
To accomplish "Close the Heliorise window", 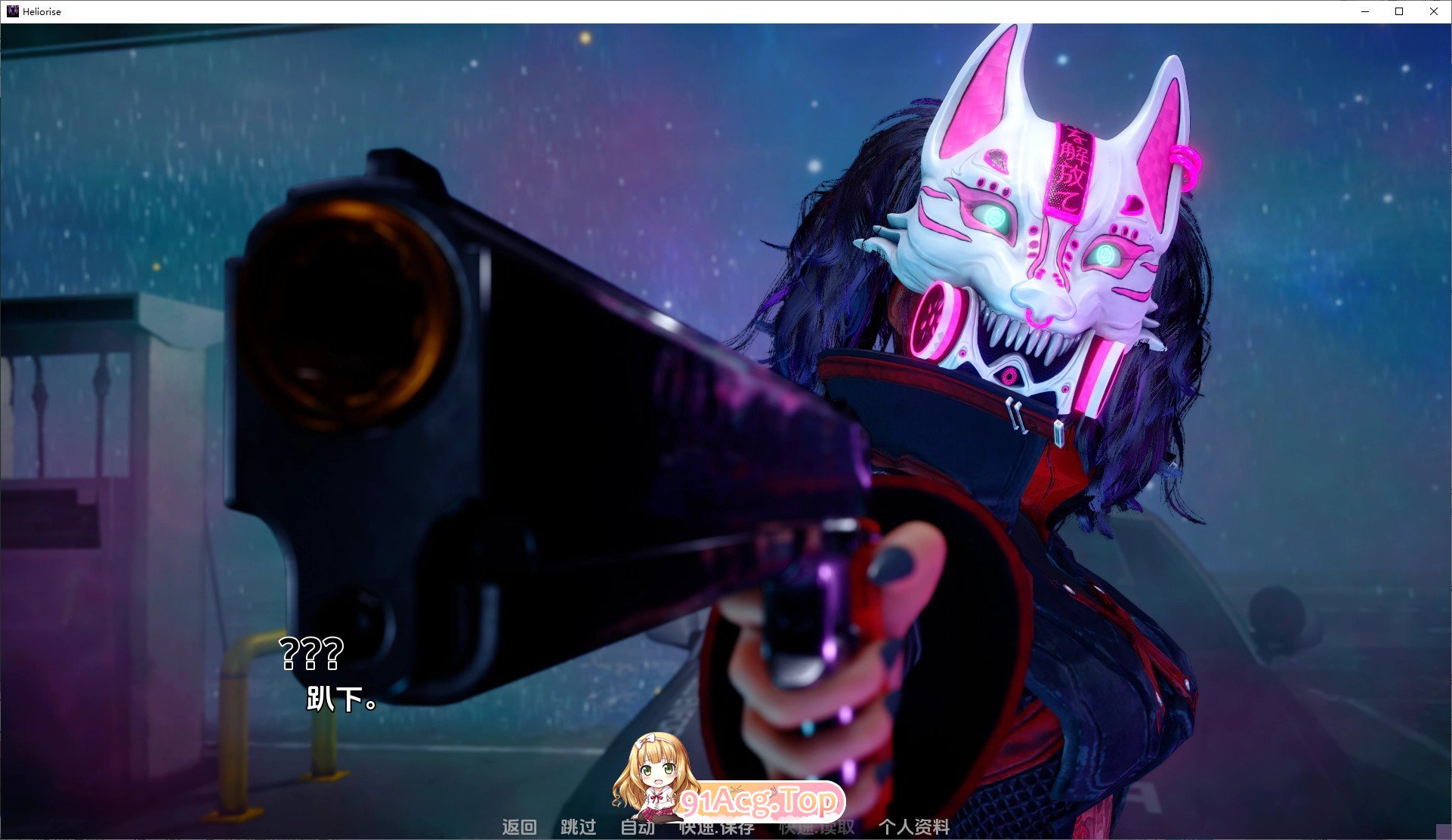I will tap(1433, 11).
